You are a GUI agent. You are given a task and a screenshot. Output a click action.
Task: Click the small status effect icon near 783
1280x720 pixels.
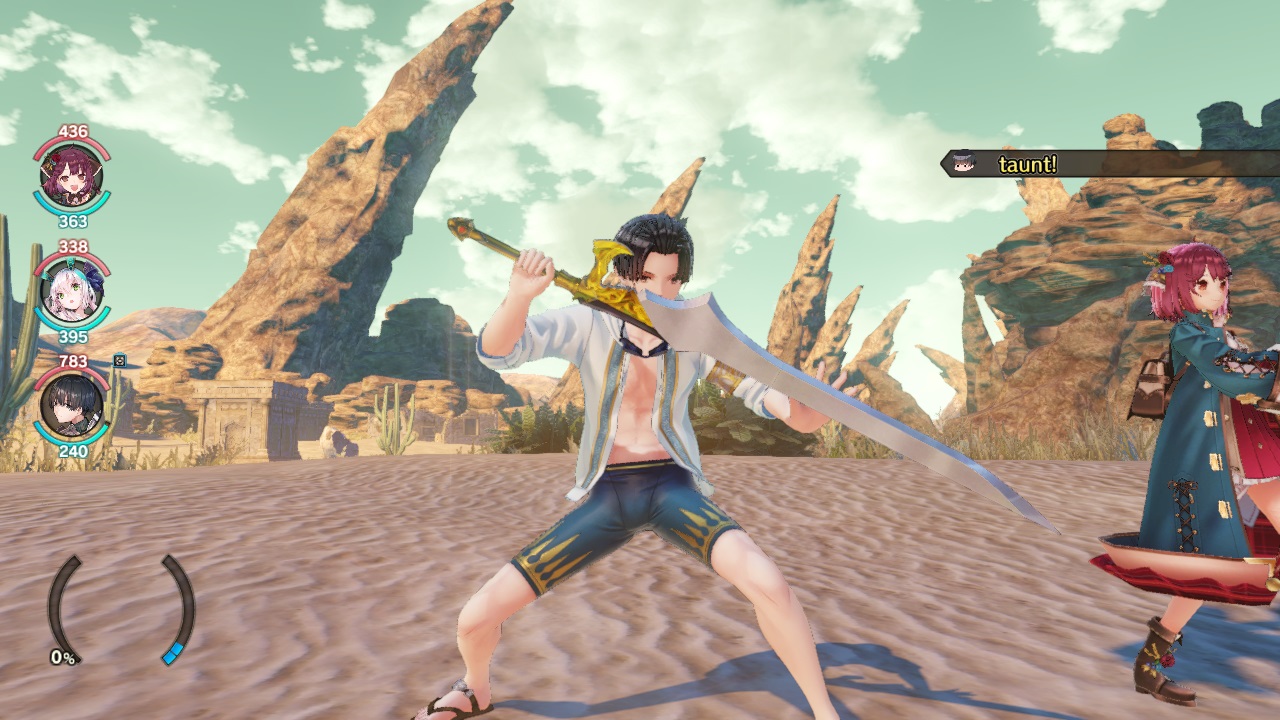click(118, 361)
